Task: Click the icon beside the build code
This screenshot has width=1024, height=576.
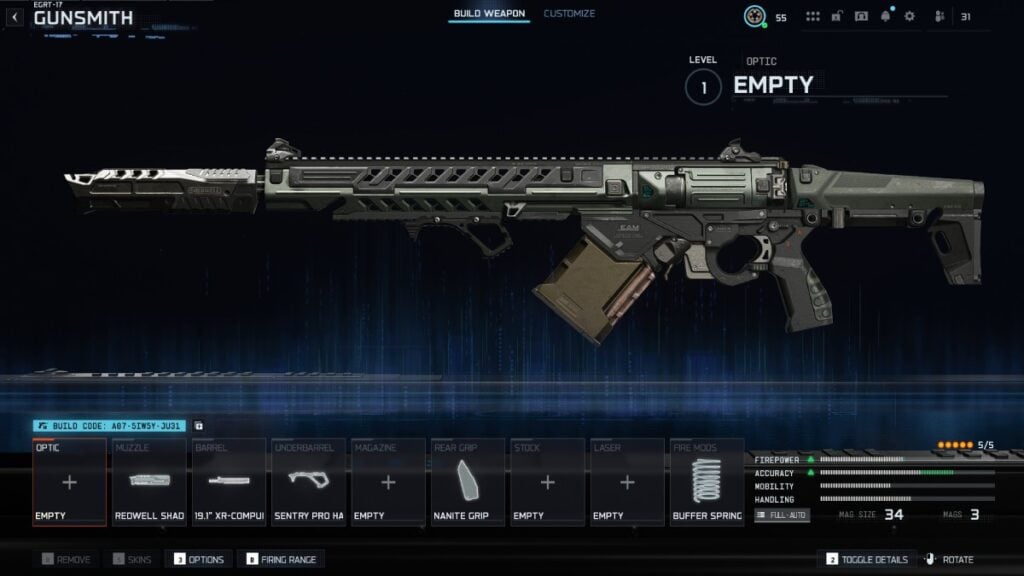Action: coord(198,425)
